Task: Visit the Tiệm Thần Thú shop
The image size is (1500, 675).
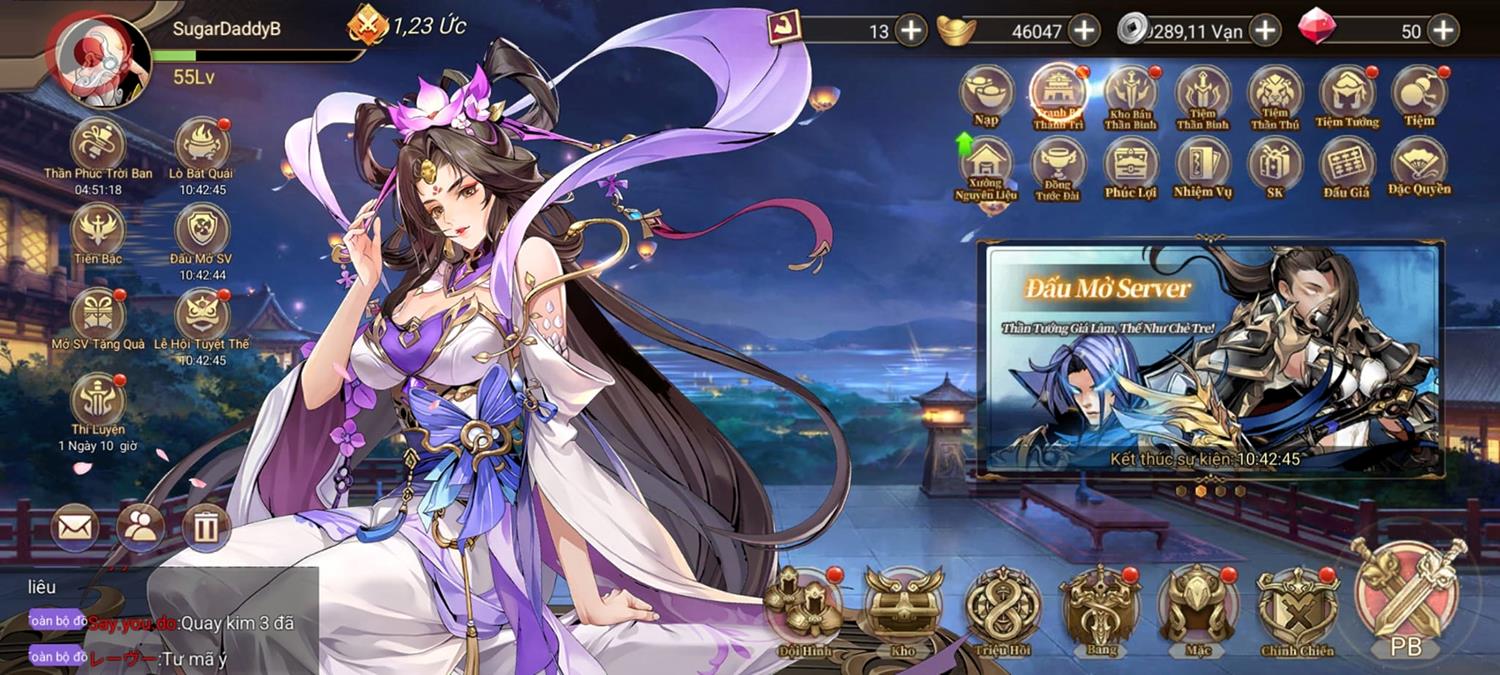Action: pos(1275,94)
